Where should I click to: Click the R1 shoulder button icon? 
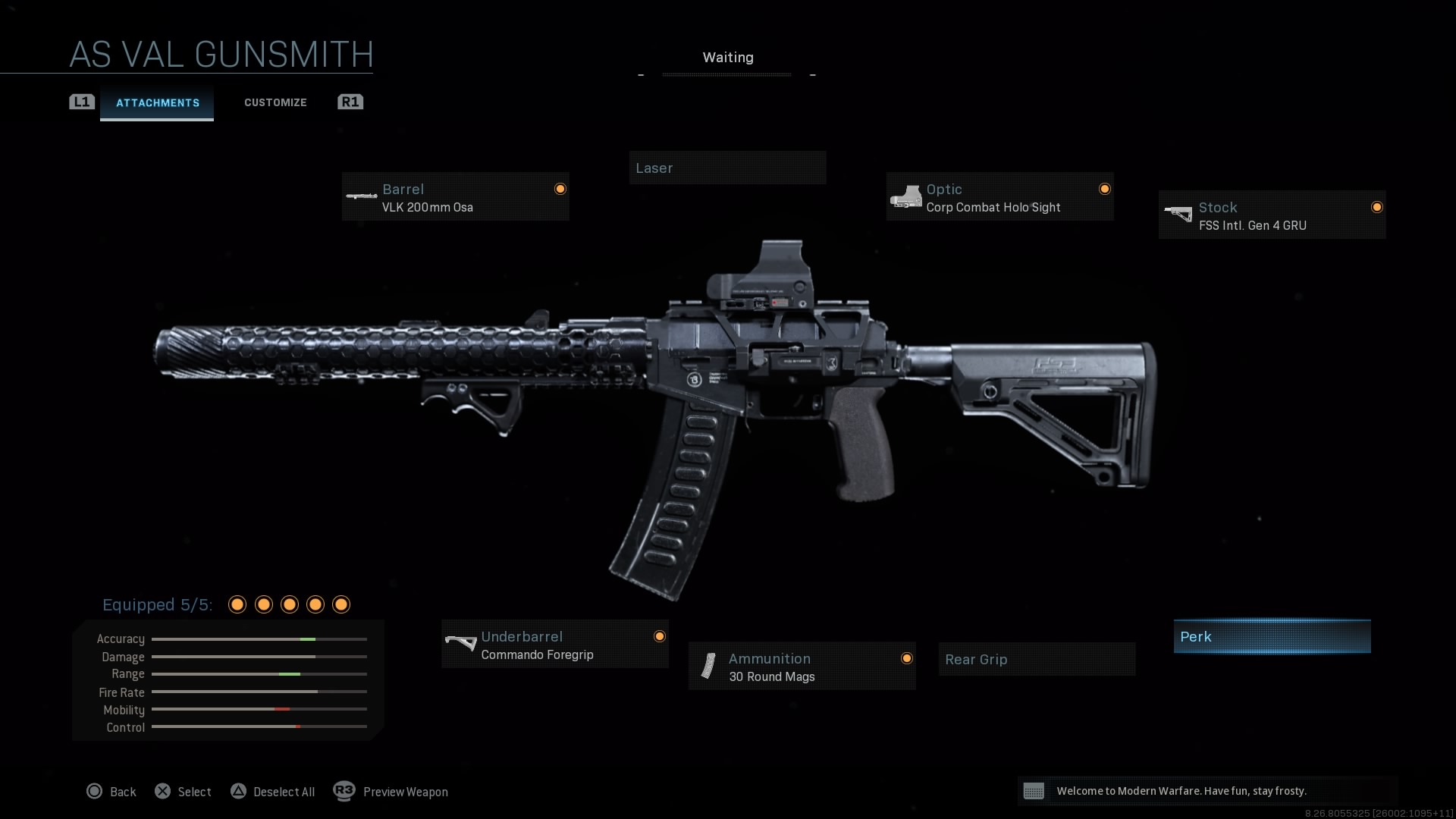point(350,101)
